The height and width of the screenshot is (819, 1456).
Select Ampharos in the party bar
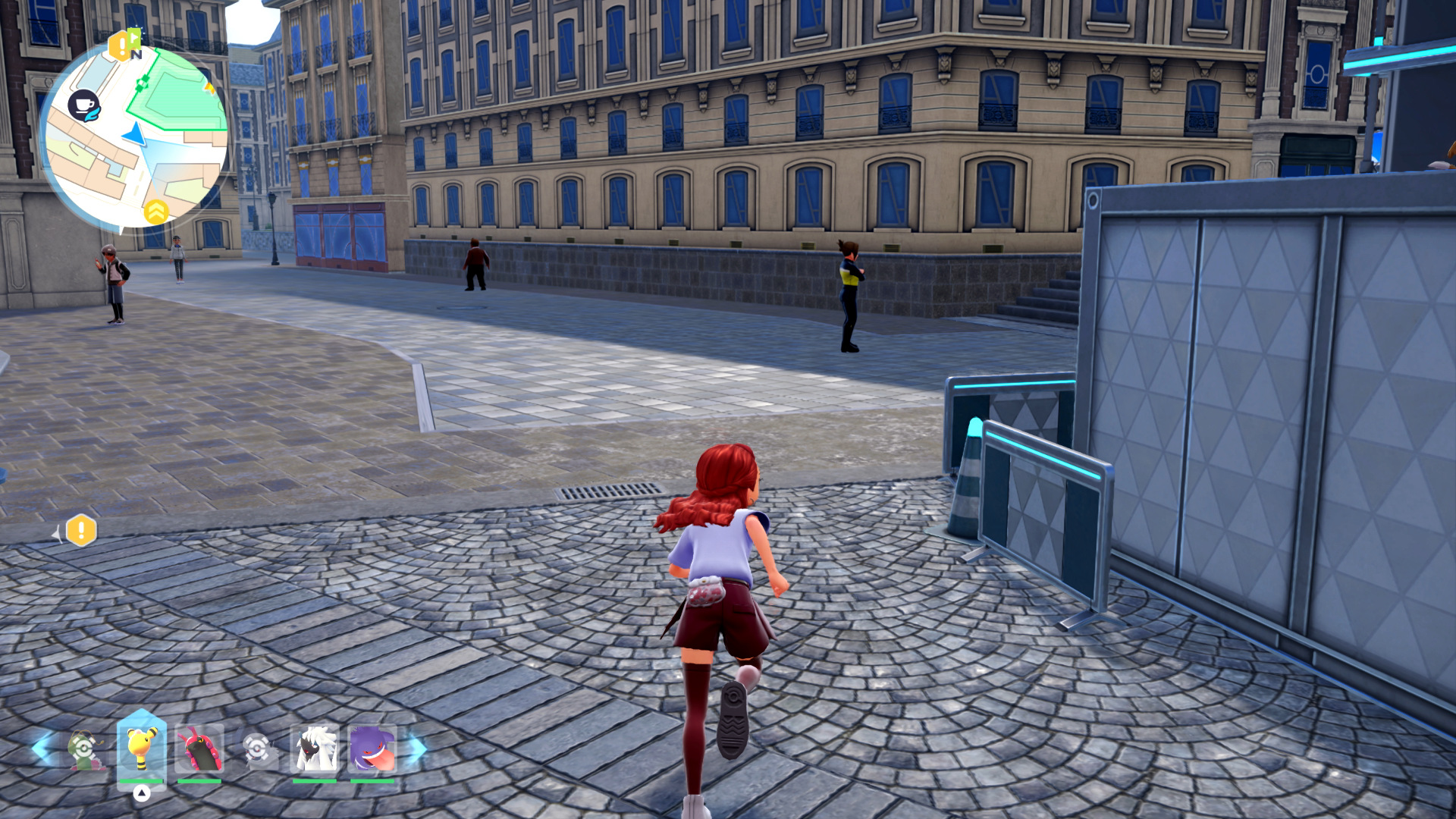(x=141, y=747)
